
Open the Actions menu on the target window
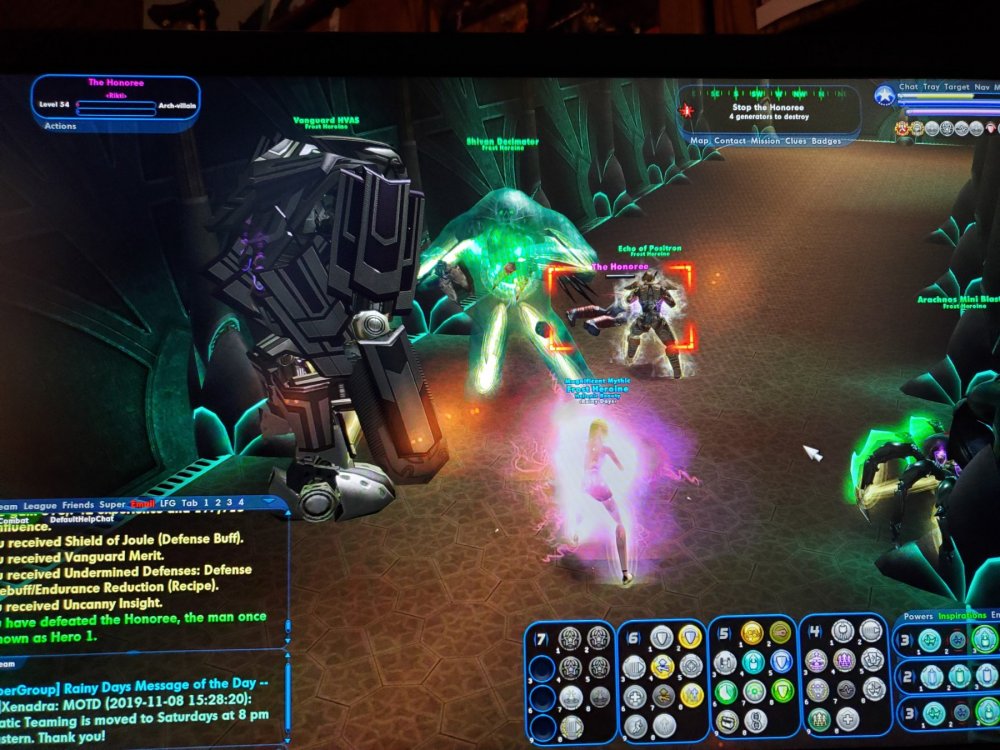(61, 126)
